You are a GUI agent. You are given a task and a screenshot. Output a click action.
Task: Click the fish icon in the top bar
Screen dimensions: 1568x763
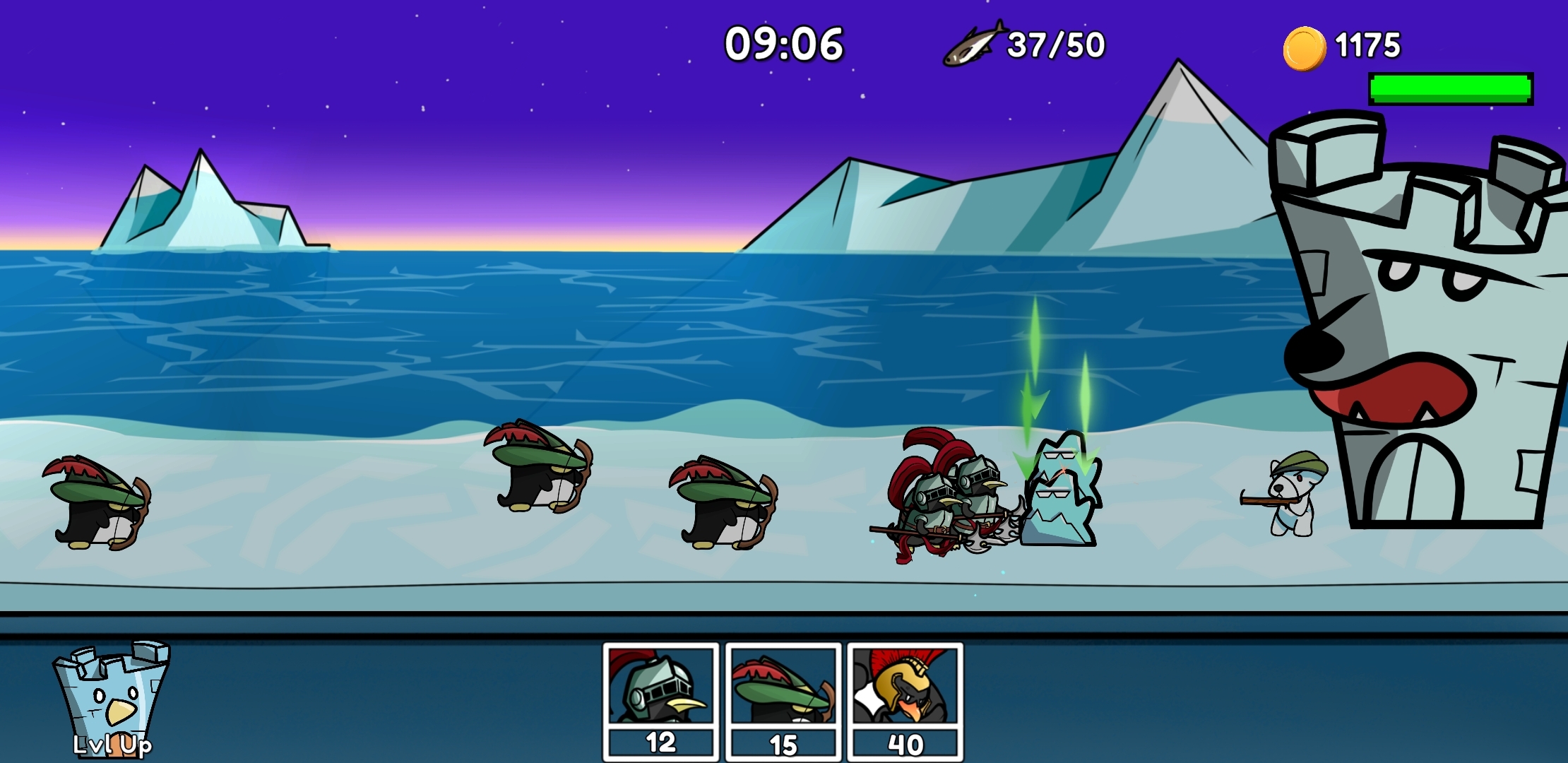coord(975,44)
